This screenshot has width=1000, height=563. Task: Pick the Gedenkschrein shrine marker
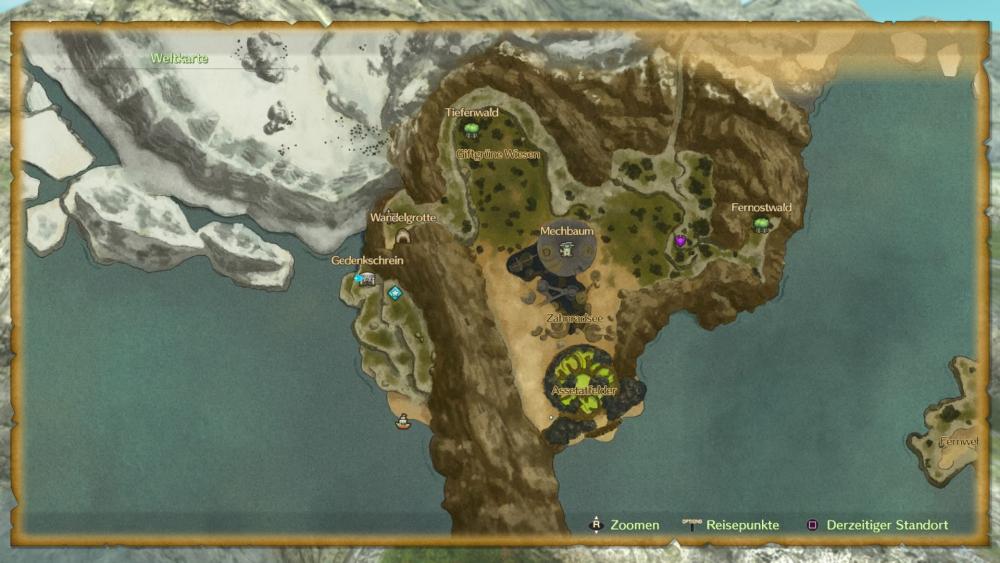pos(366,279)
